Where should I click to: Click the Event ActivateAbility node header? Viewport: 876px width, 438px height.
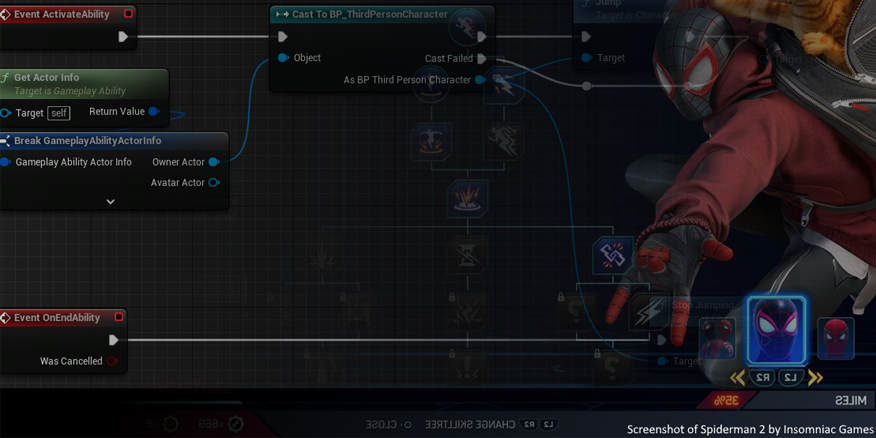coord(62,14)
